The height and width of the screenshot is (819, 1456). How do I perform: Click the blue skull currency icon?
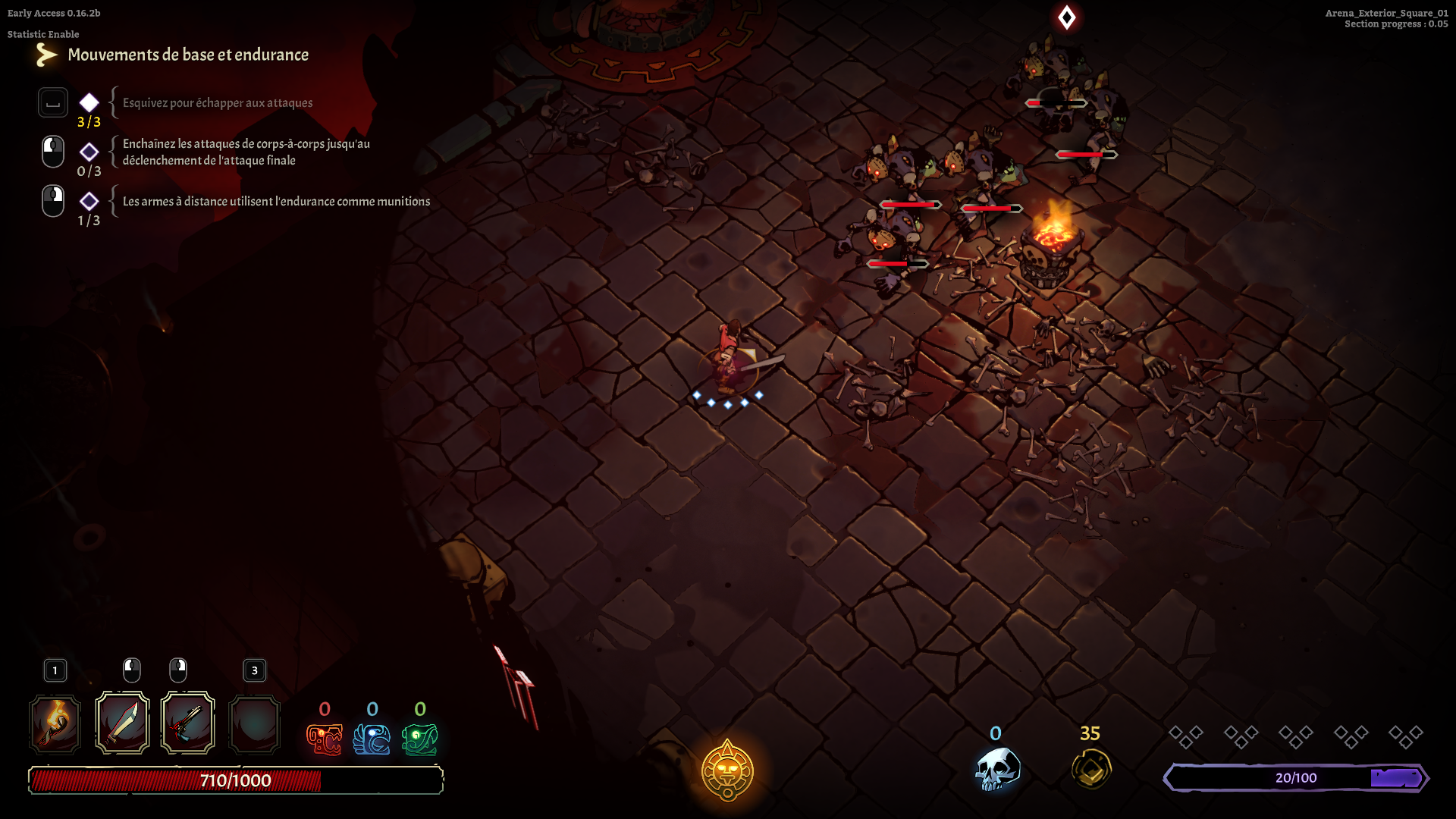pos(997,769)
